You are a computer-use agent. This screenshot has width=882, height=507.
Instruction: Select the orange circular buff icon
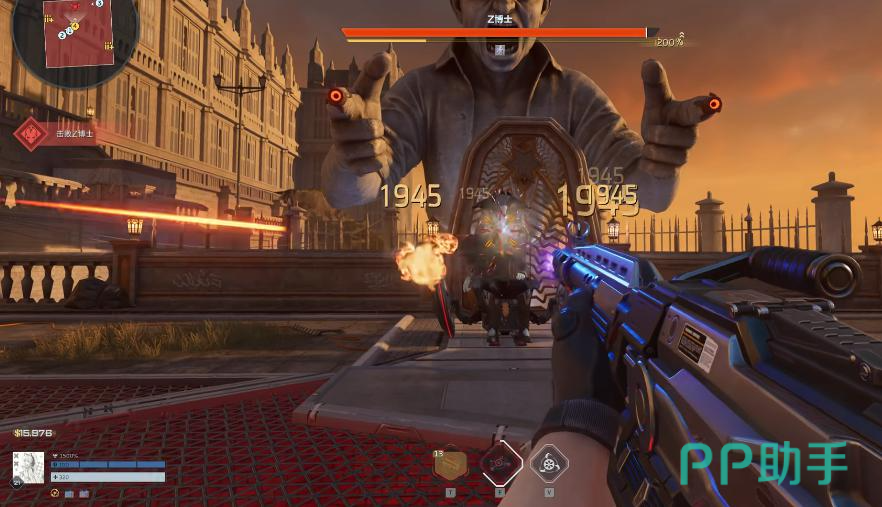click(54, 493)
